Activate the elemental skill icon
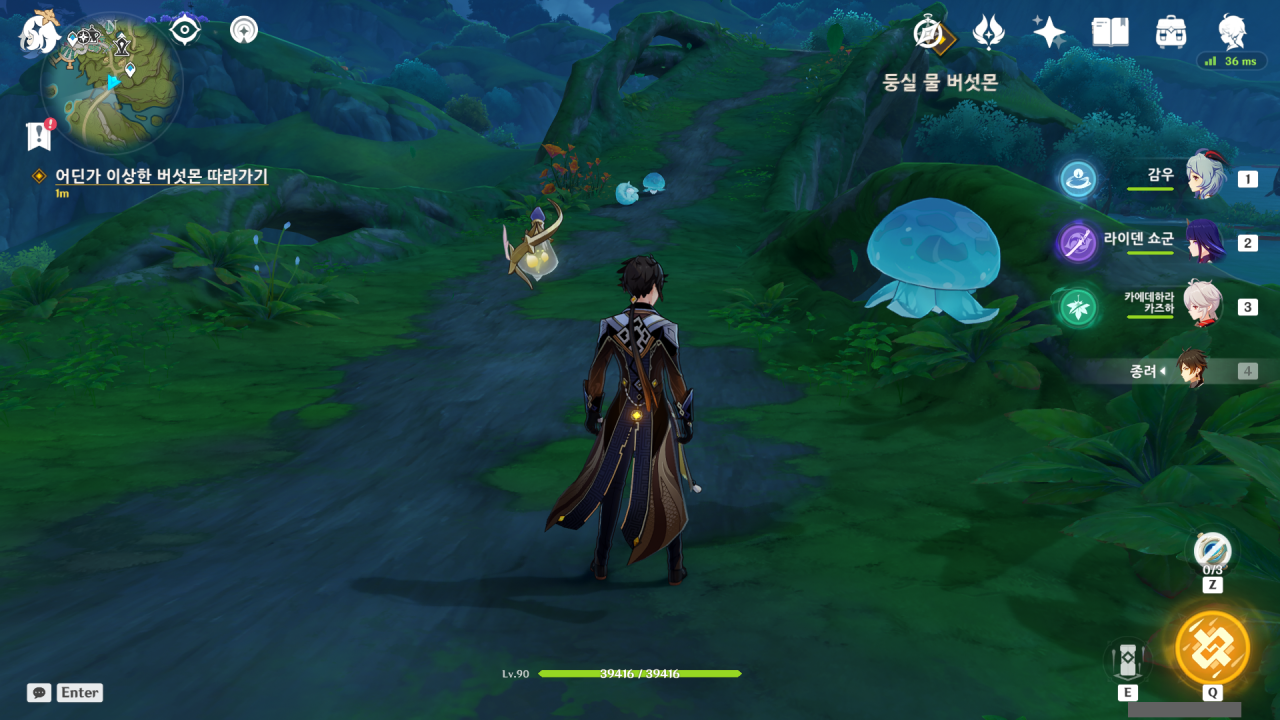 point(1128,660)
